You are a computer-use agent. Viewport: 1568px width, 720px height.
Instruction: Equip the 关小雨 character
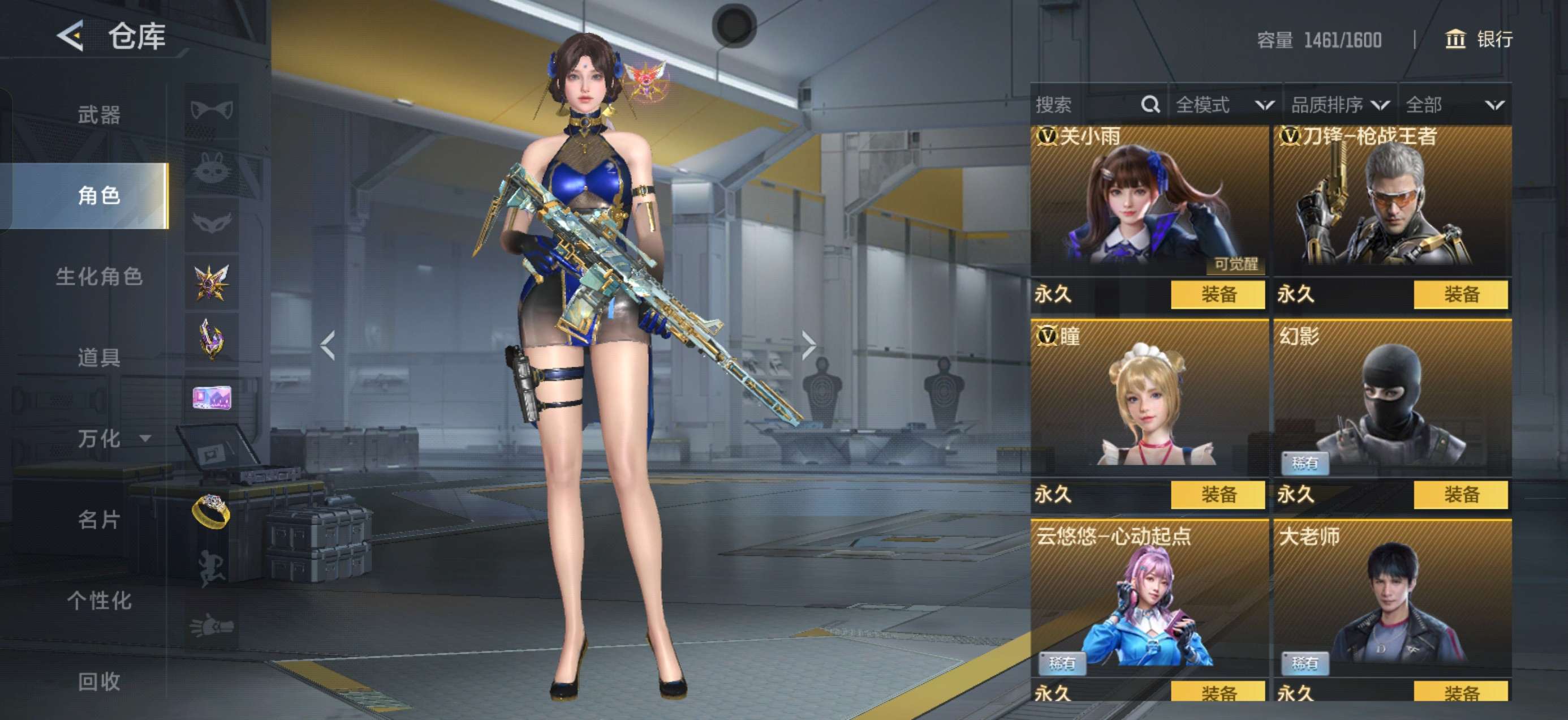coord(1217,295)
